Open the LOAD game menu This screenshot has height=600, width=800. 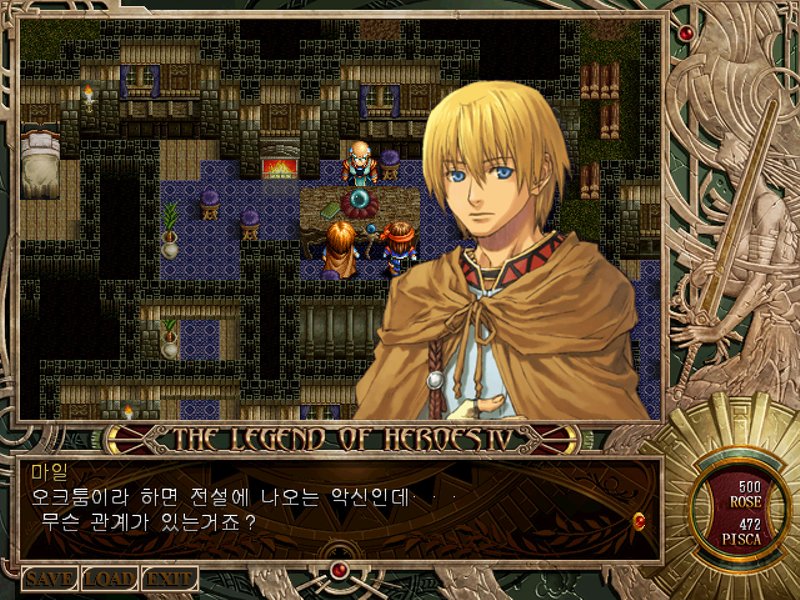(x=109, y=578)
